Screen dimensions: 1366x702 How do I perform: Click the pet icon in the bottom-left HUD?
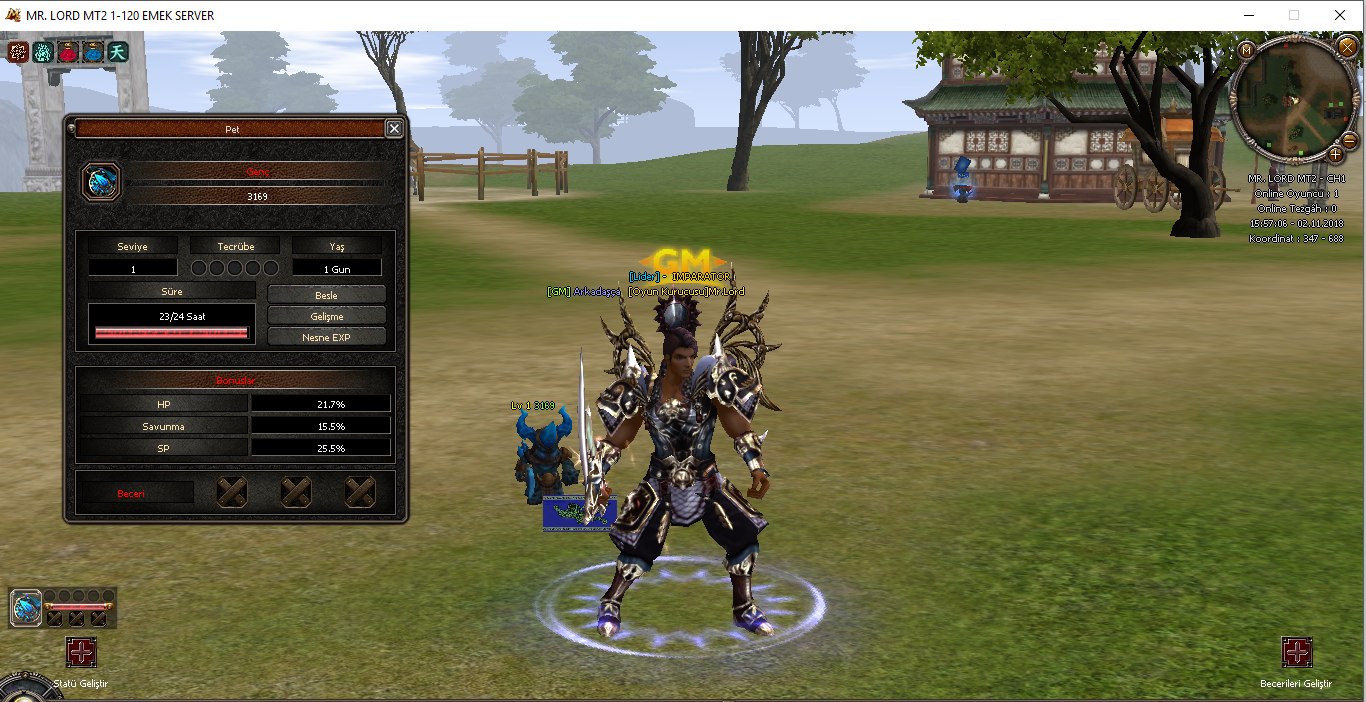[x=26, y=606]
